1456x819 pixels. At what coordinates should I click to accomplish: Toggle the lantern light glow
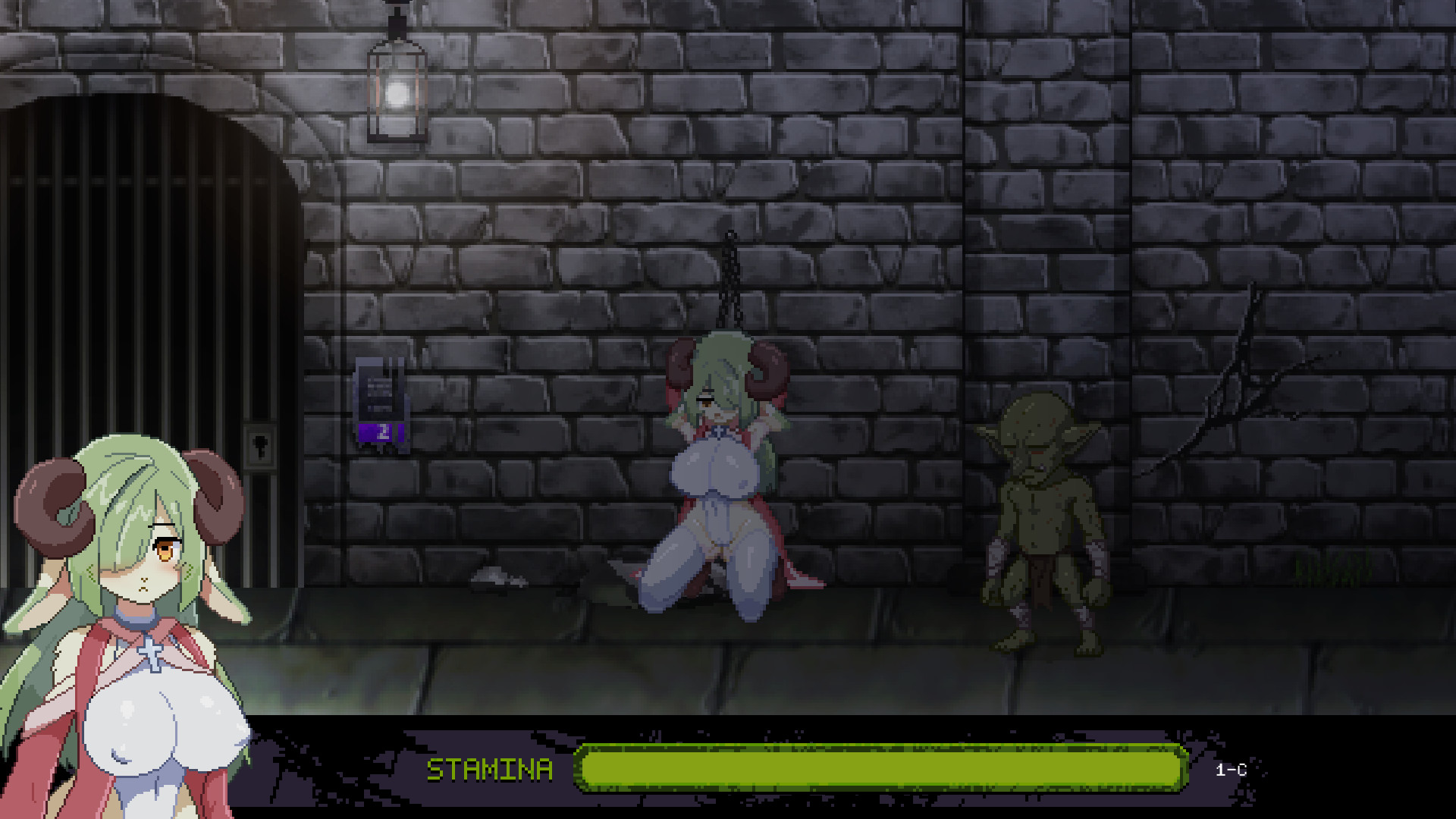tap(396, 93)
